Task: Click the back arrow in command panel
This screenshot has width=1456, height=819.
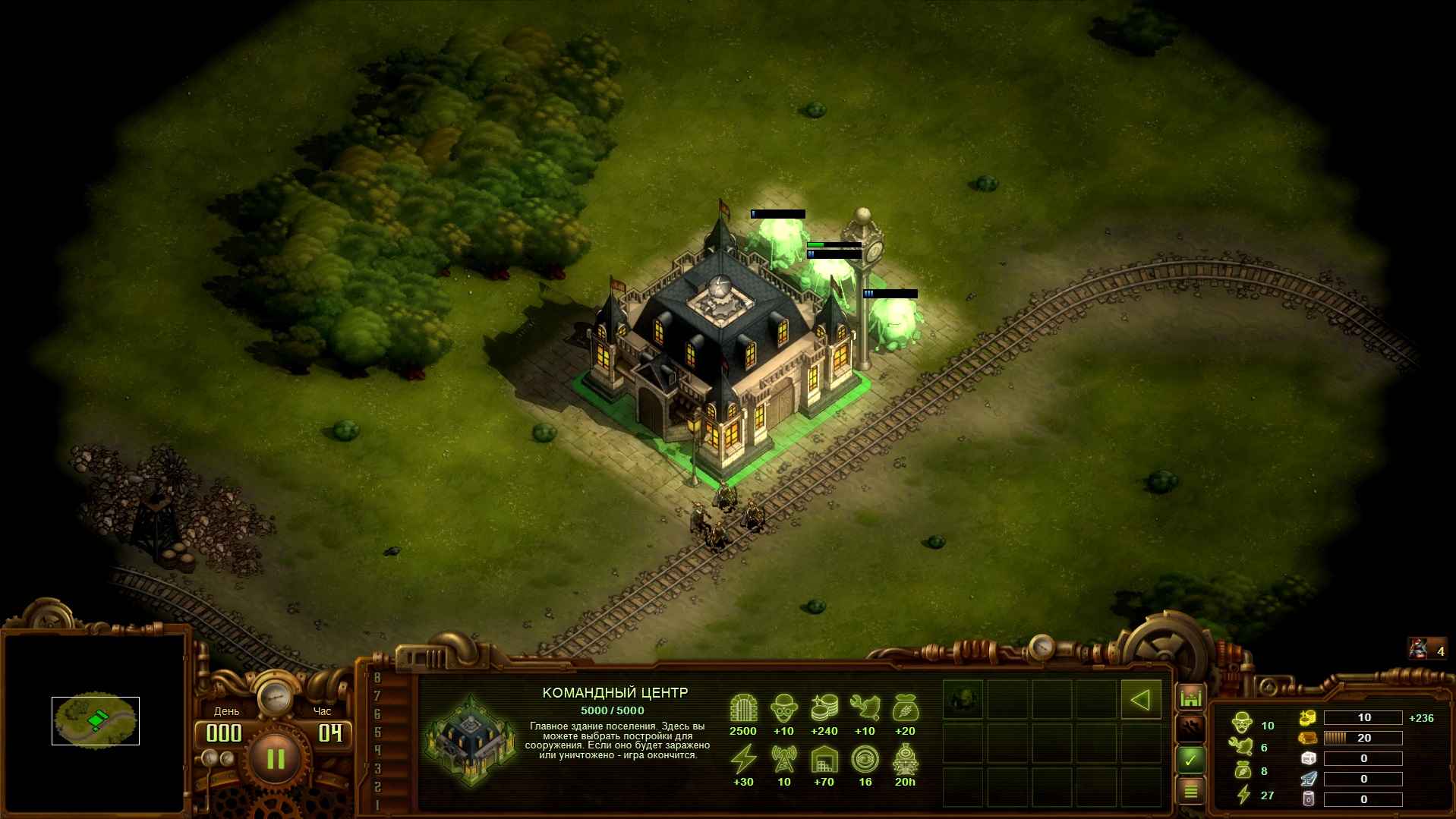Action: (1140, 700)
